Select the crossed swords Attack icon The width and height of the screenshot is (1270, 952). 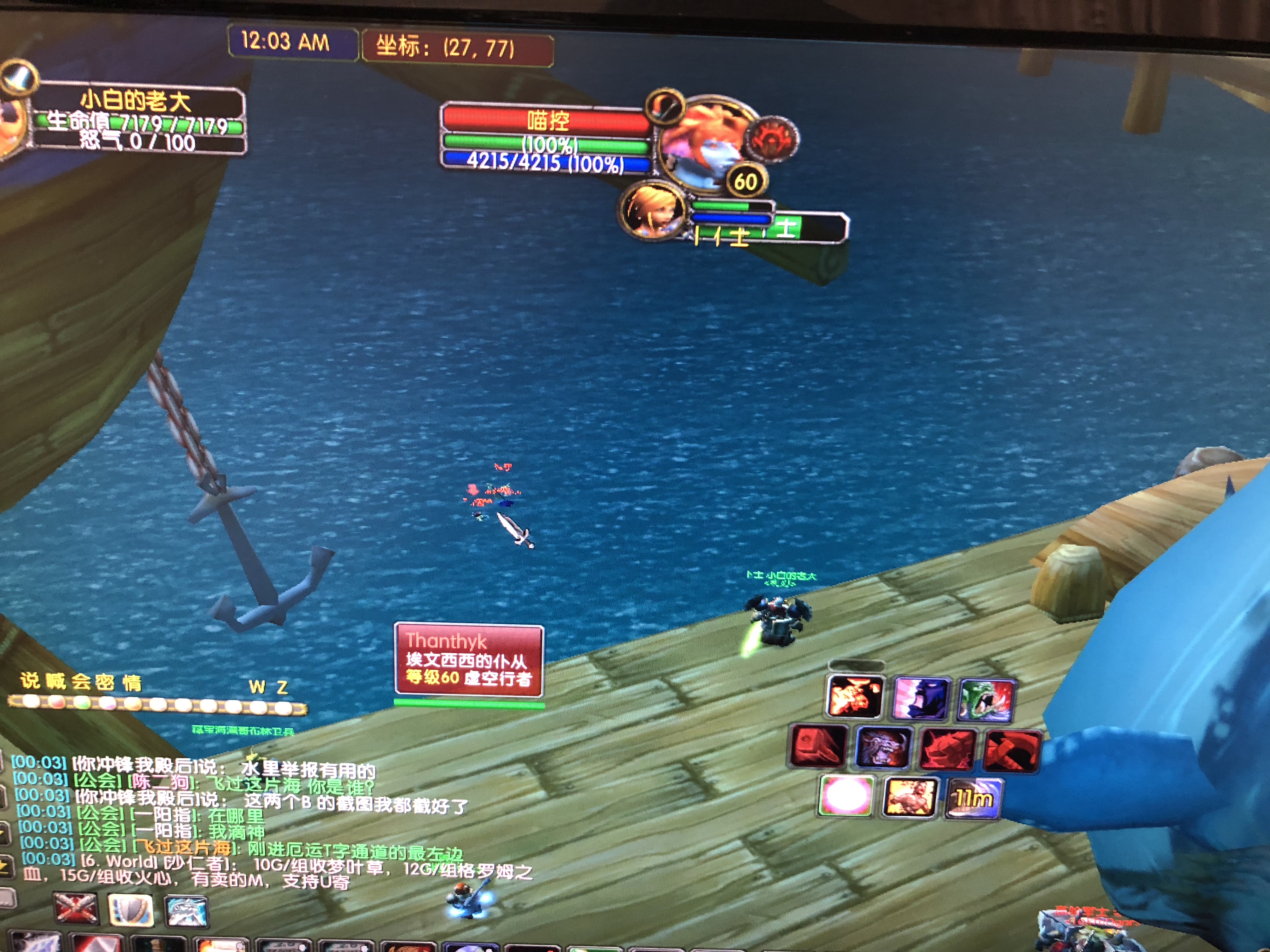pyautogui.click(x=76, y=908)
